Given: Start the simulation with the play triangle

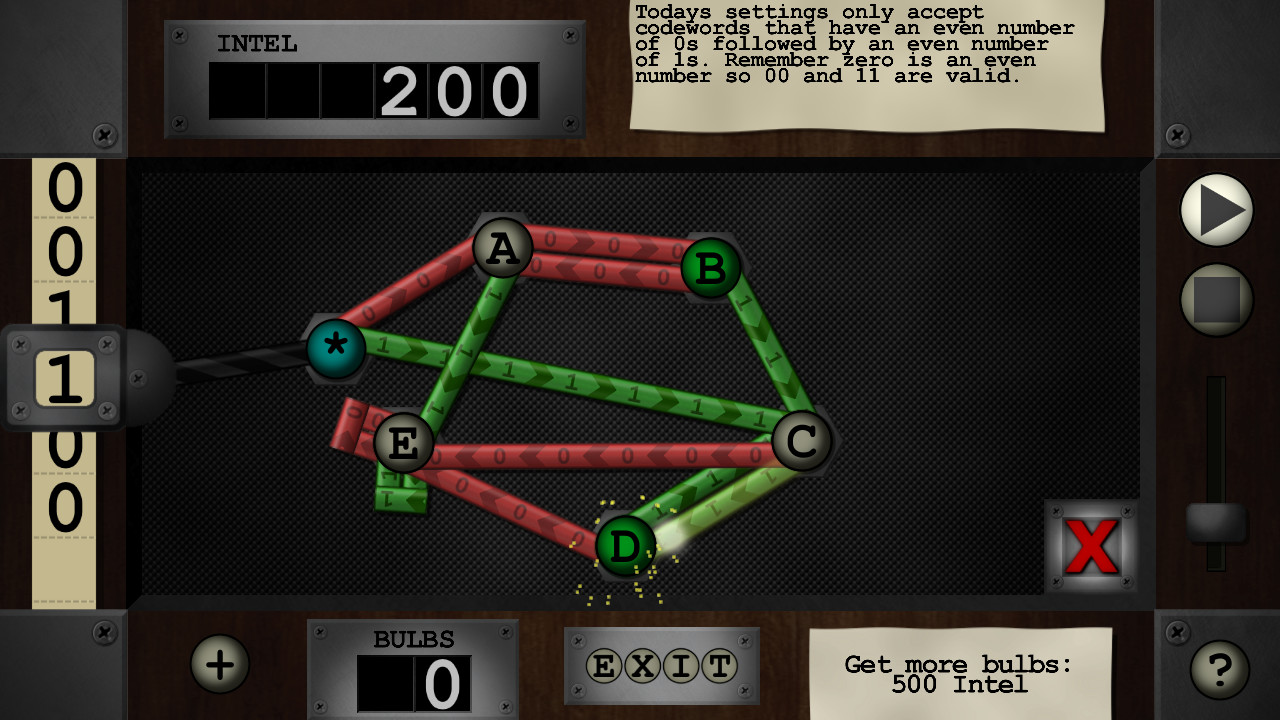Looking at the screenshot, I should 1215,210.
